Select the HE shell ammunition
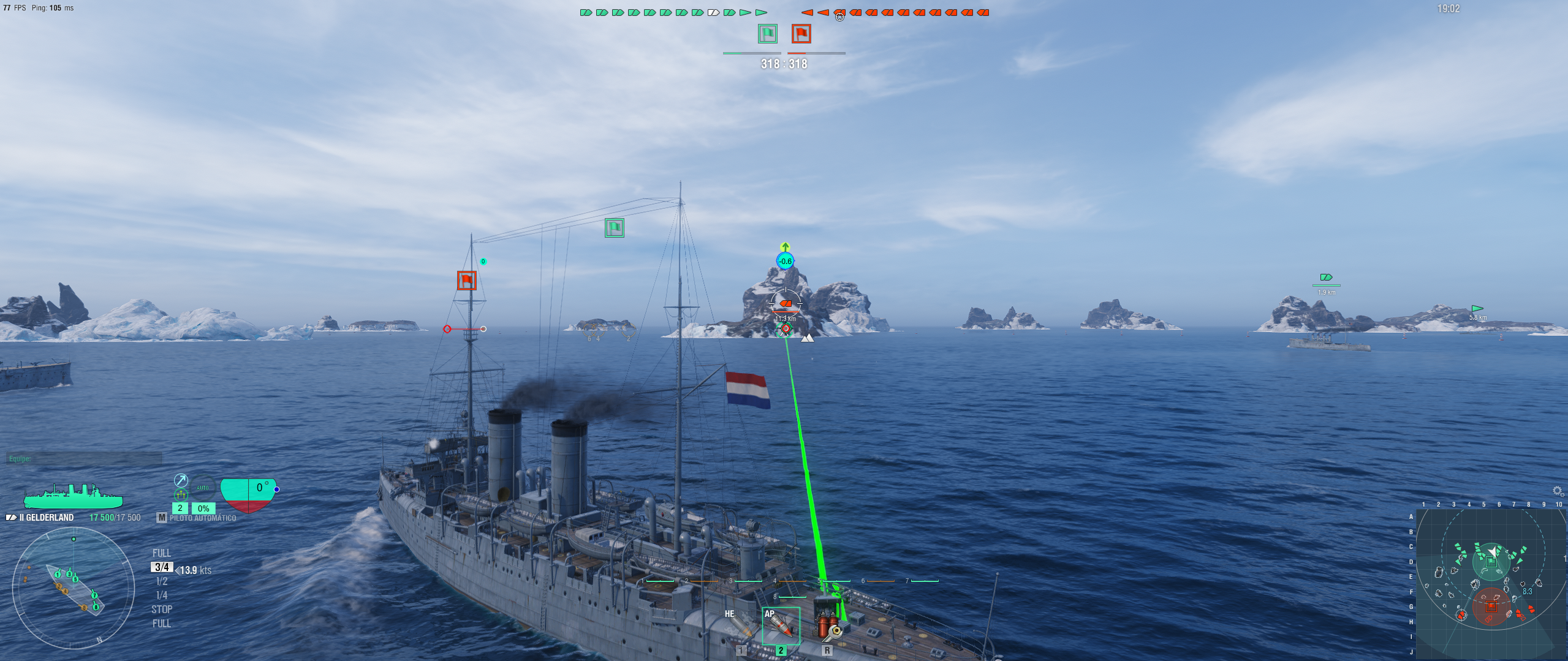 tap(740, 625)
